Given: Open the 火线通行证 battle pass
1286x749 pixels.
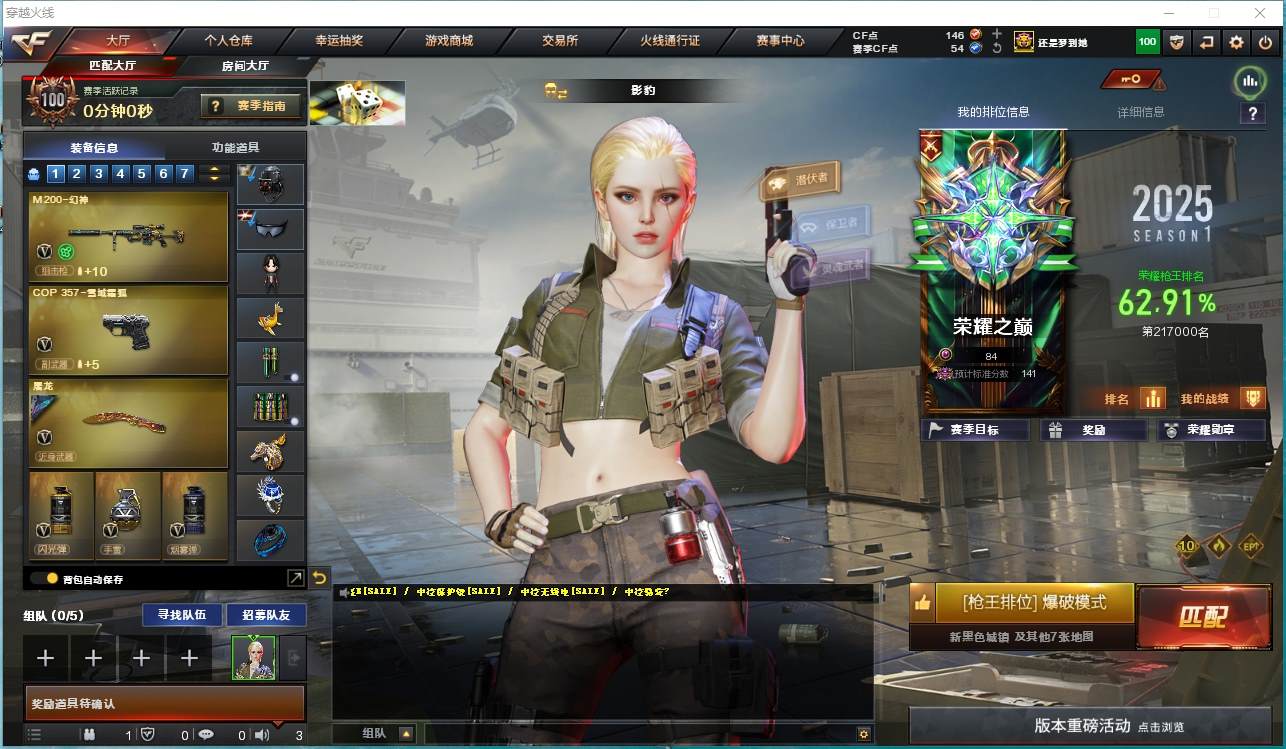Looking at the screenshot, I should pyautogui.click(x=670, y=41).
